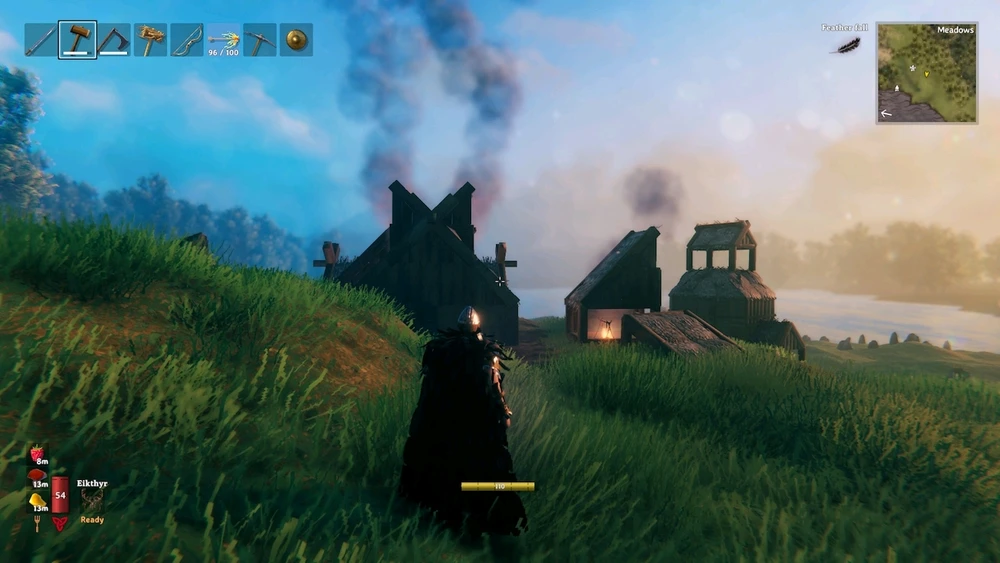Select the sword hotbar slot

41,40
